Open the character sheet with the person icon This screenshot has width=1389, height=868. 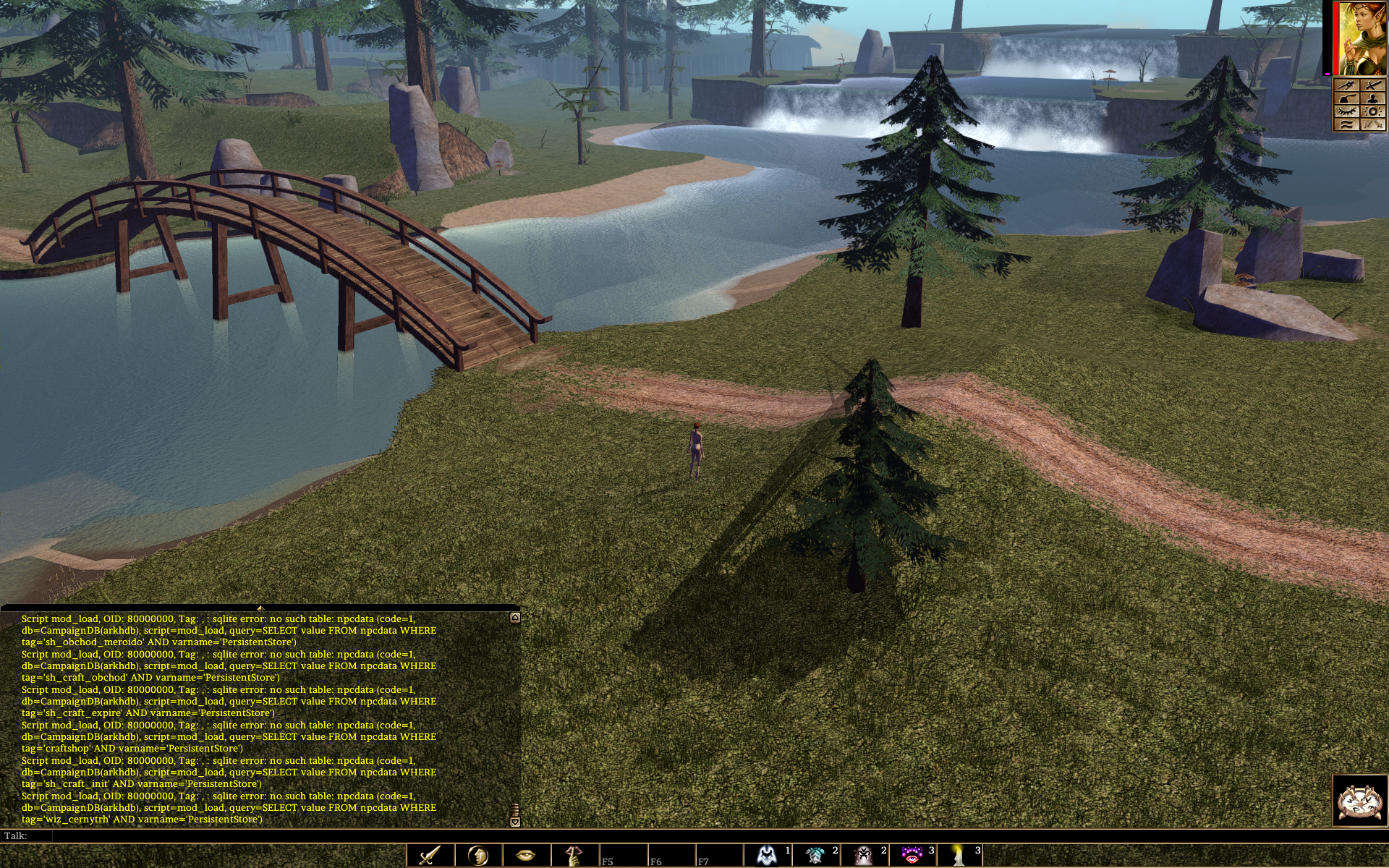pos(1373,99)
